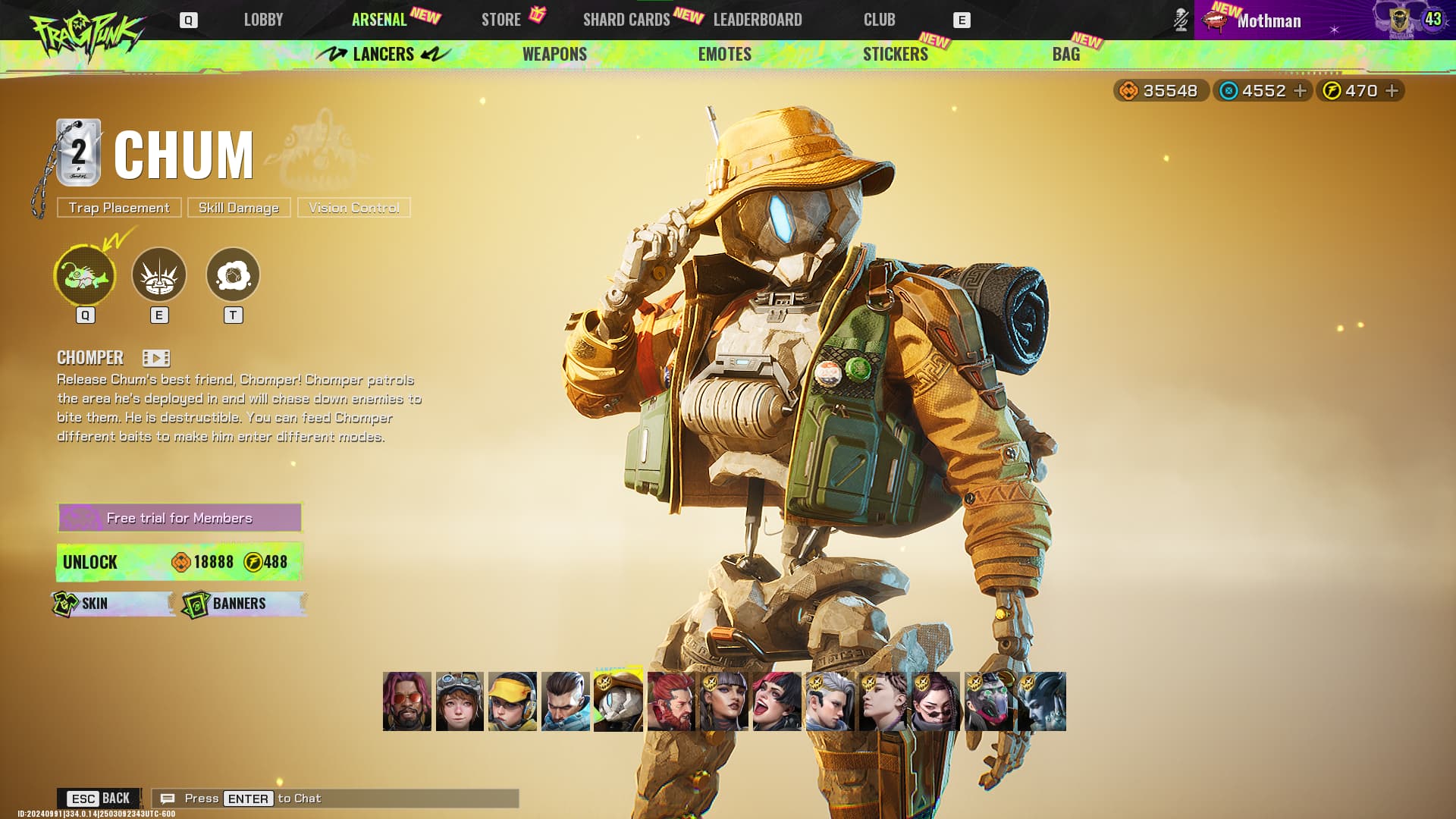Switch to the Weapons tab
1456x819 pixels.
pos(554,54)
